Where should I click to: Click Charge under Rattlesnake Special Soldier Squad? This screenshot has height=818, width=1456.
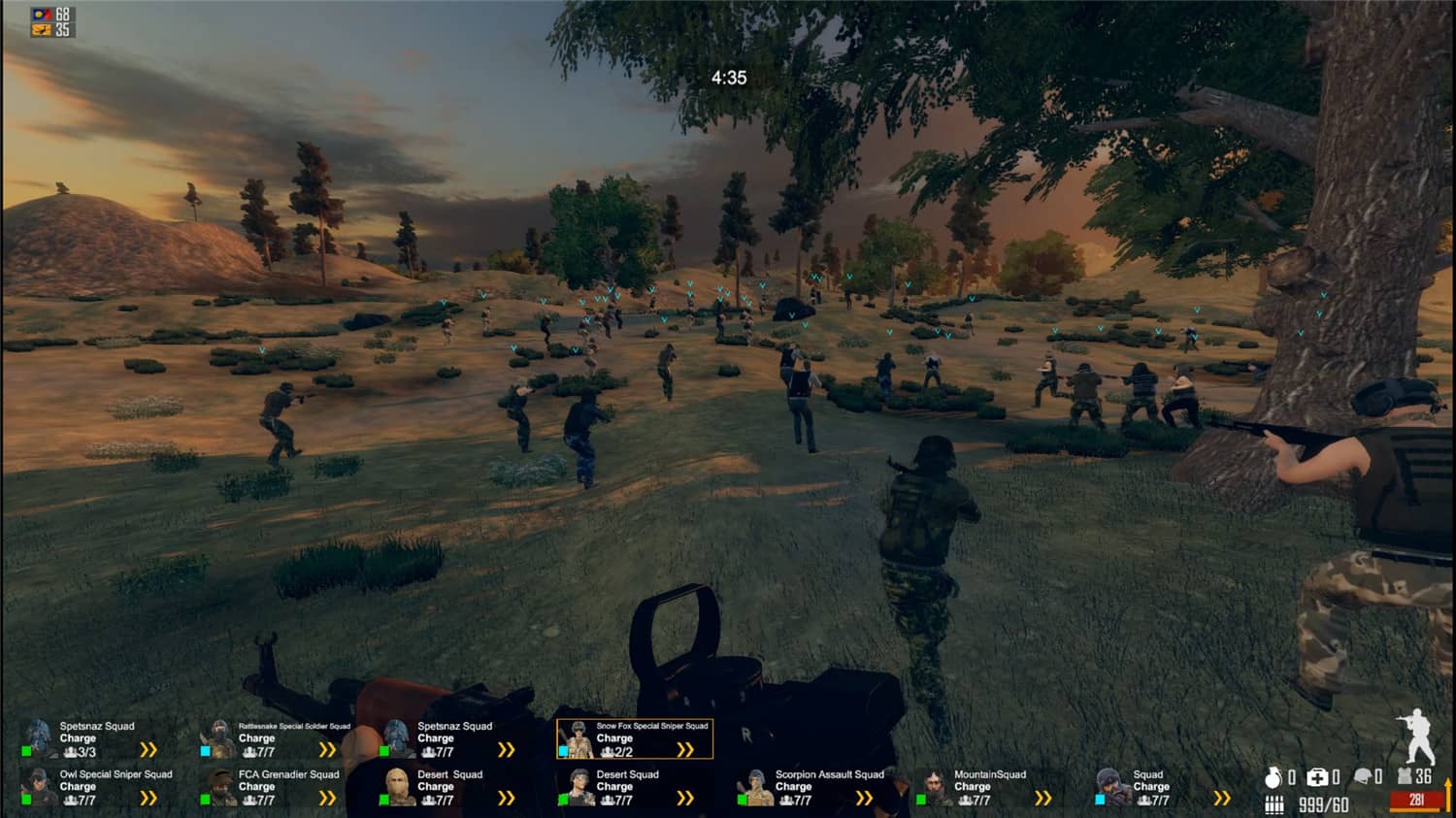pyautogui.click(x=255, y=737)
